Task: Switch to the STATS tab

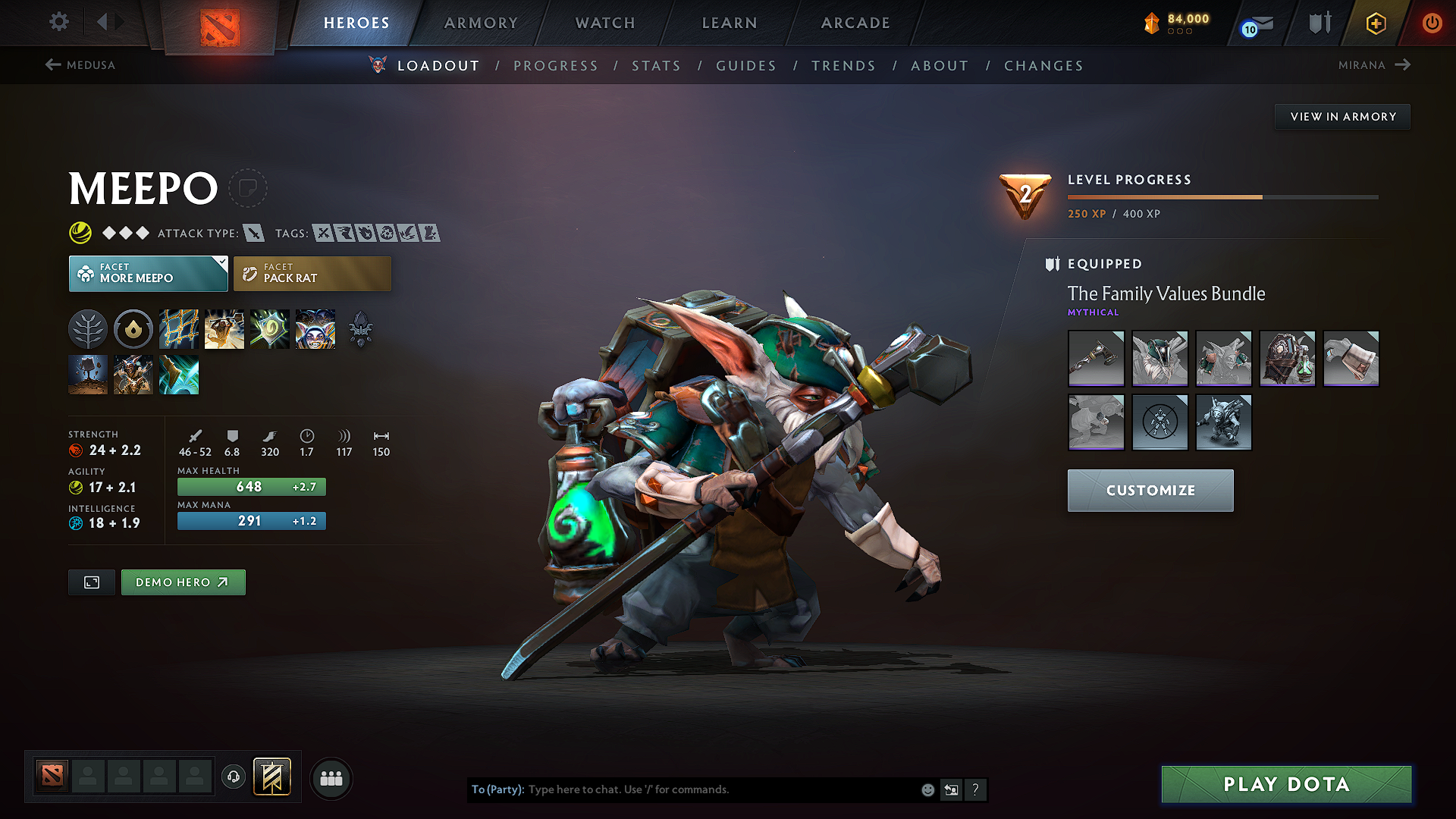Action: point(656,66)
